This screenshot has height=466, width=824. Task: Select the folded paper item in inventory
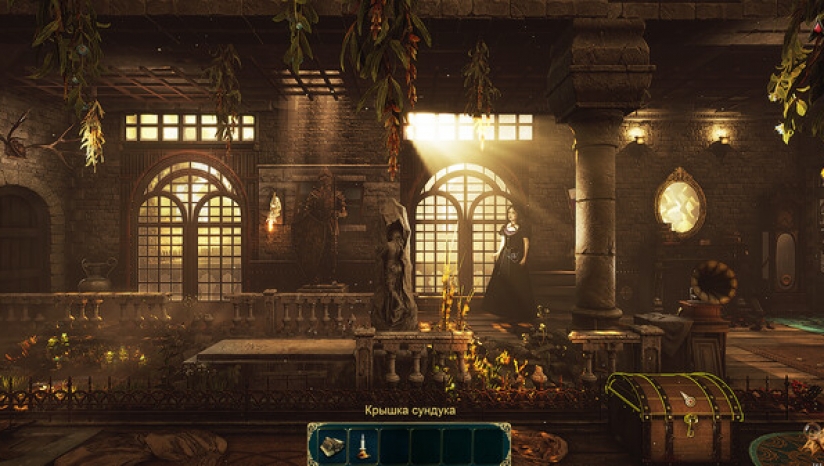click(x=331, y=443)
